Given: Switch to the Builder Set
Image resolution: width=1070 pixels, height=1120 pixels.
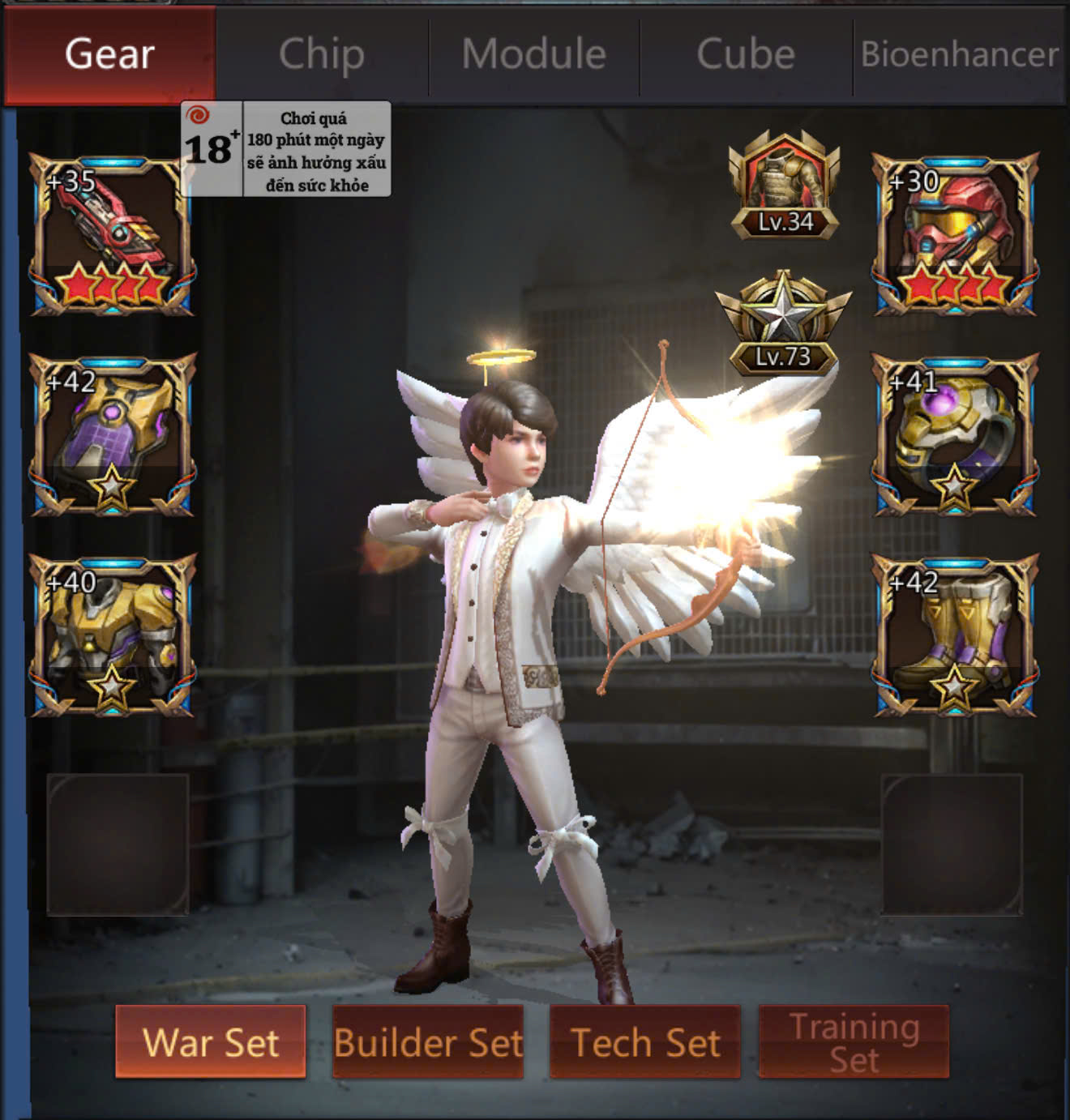Looking at the screenshot, I should 428,1041.
